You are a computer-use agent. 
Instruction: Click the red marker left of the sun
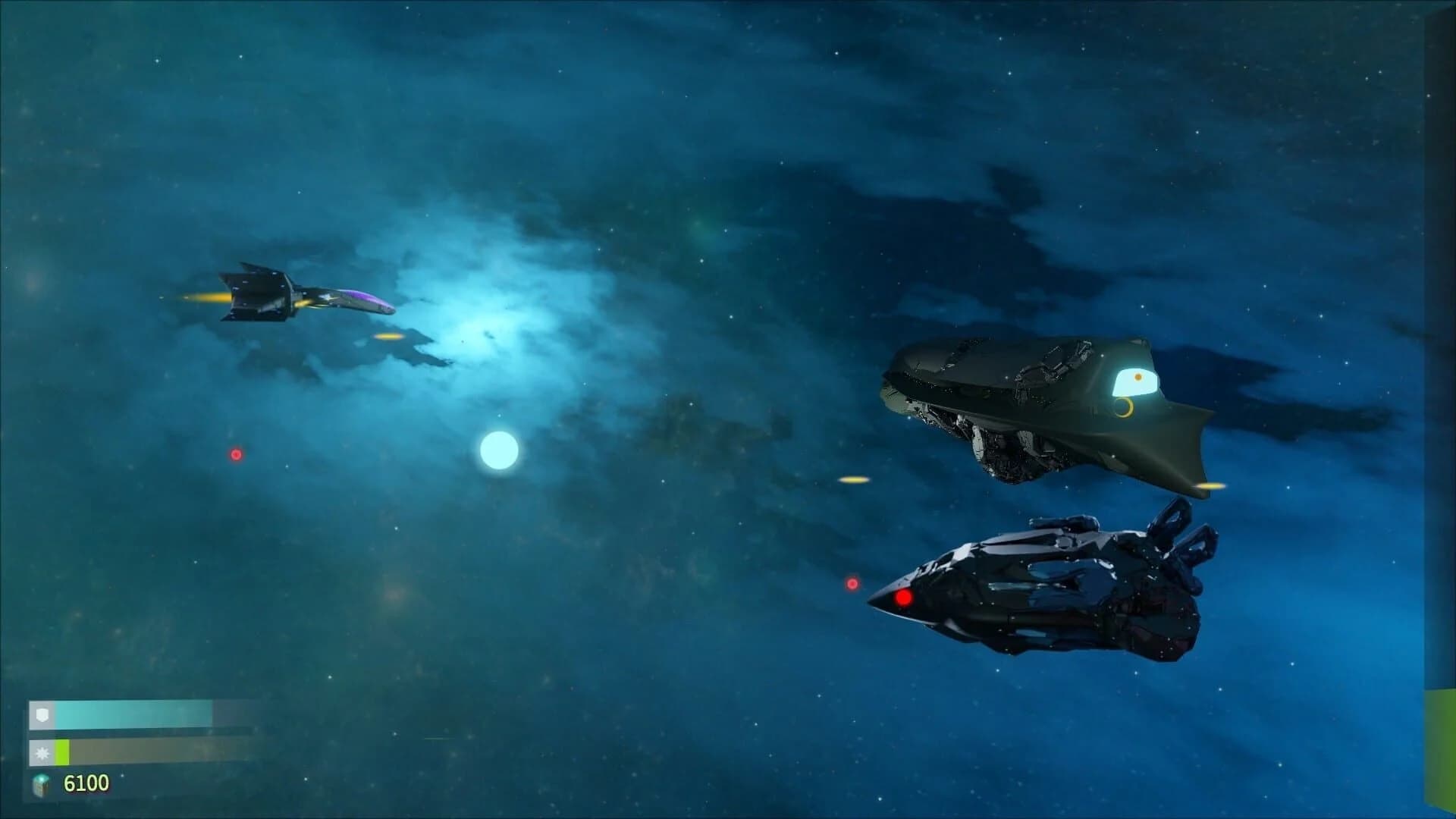[x=236, y=454]
